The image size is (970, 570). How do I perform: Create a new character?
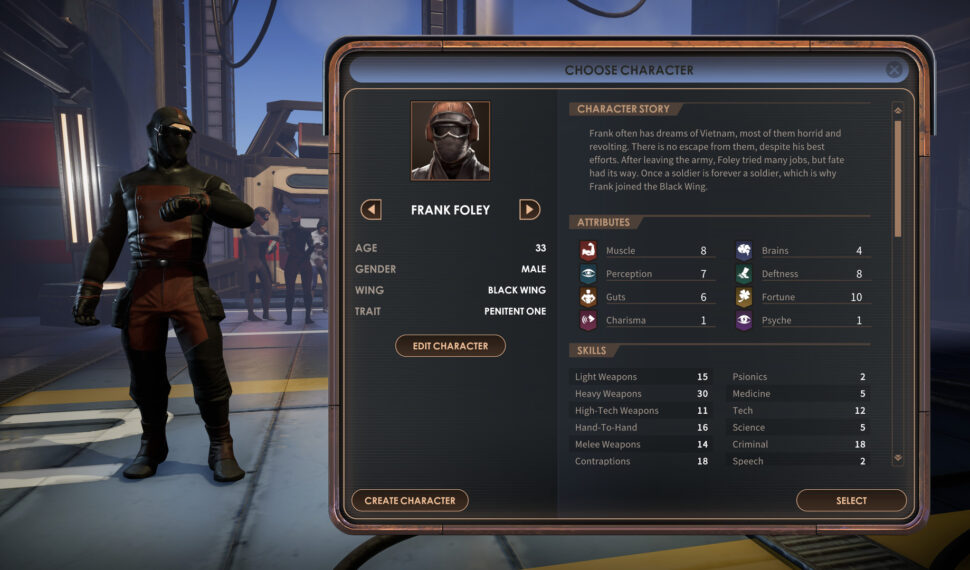pyautogui.click(x=410, y=500)
